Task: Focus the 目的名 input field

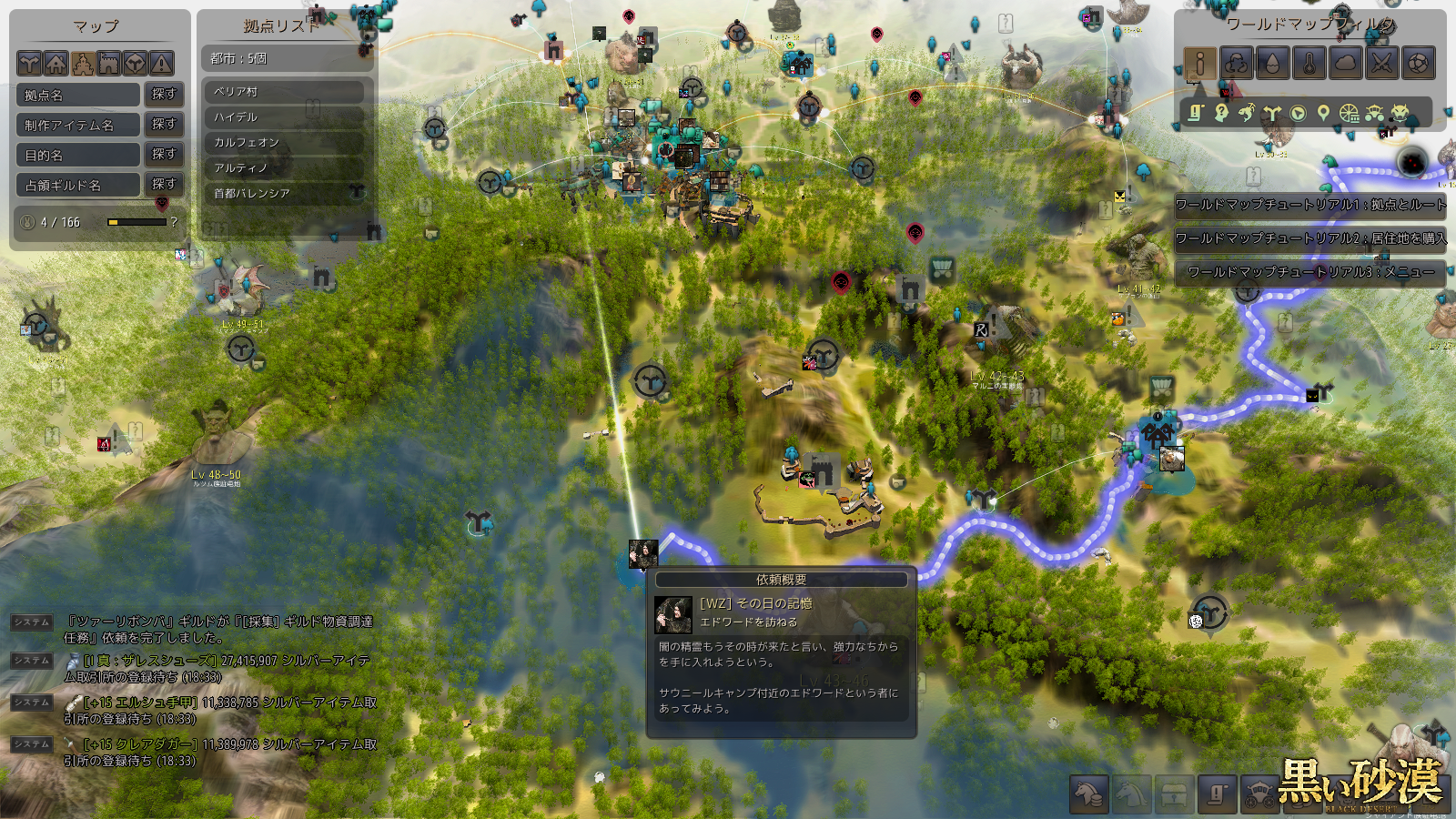Action: coord(79,155)
